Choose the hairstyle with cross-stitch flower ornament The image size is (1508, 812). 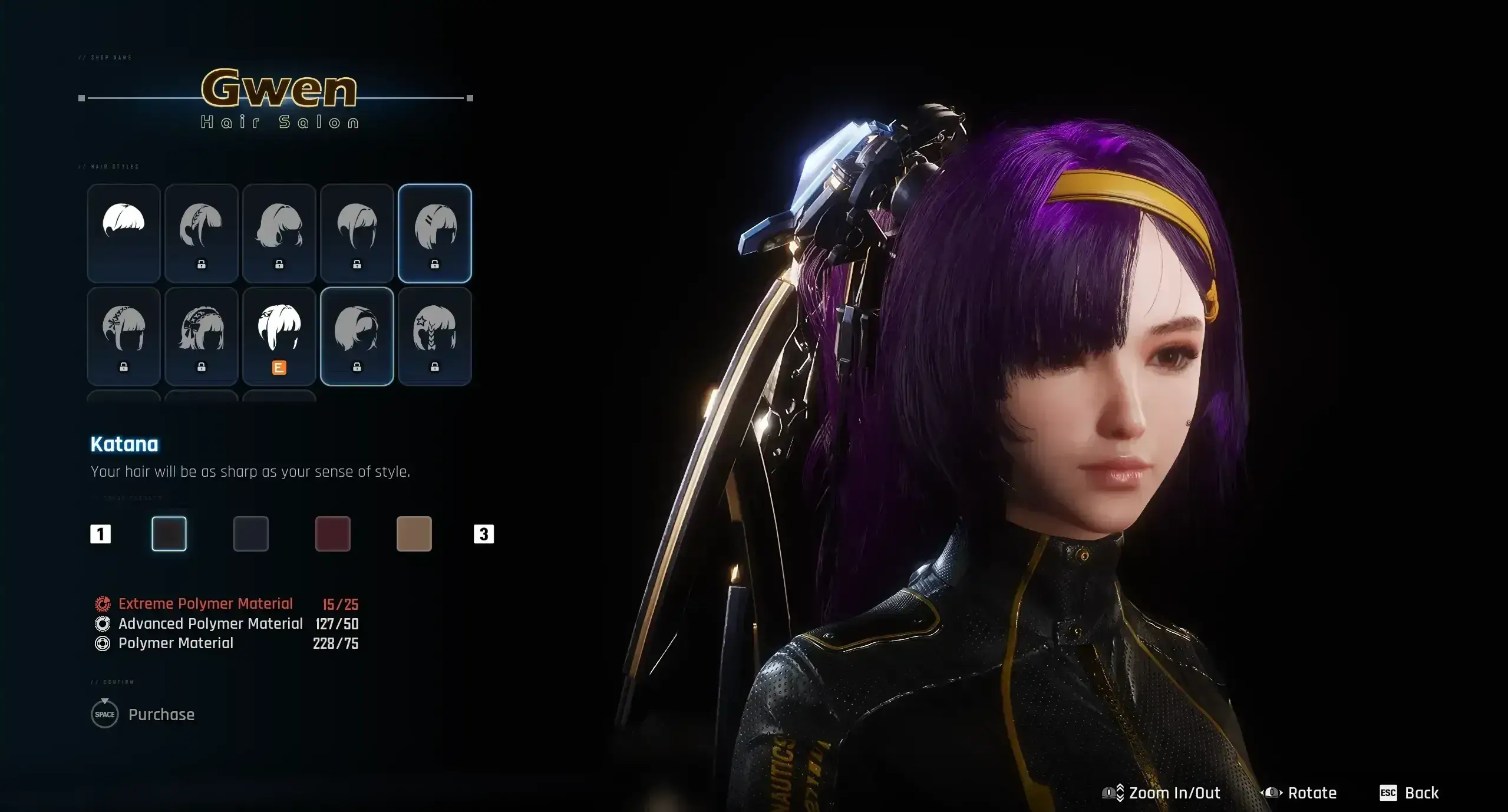(x=124, y=336)
